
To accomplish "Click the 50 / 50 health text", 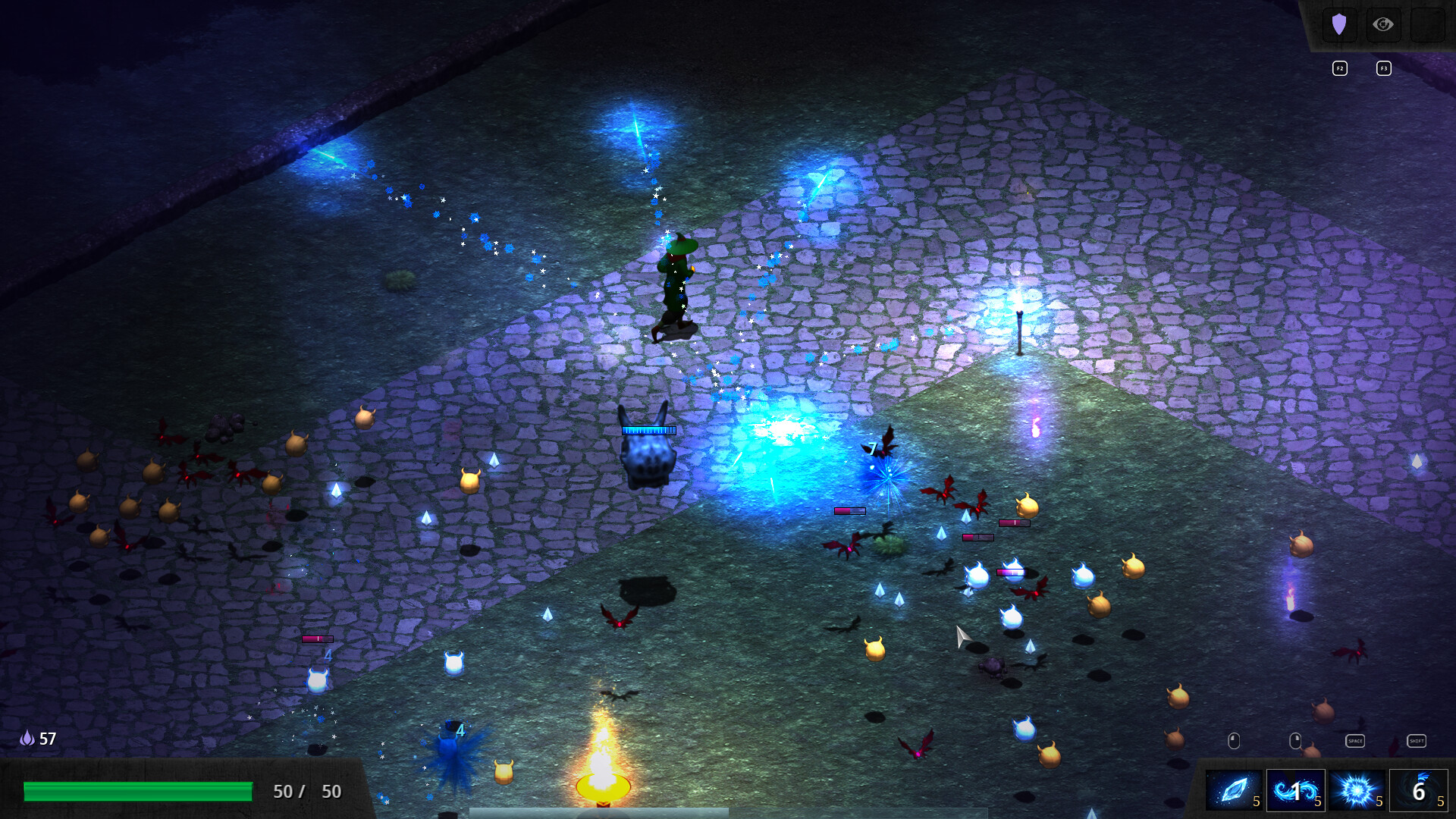I will 306,791.
